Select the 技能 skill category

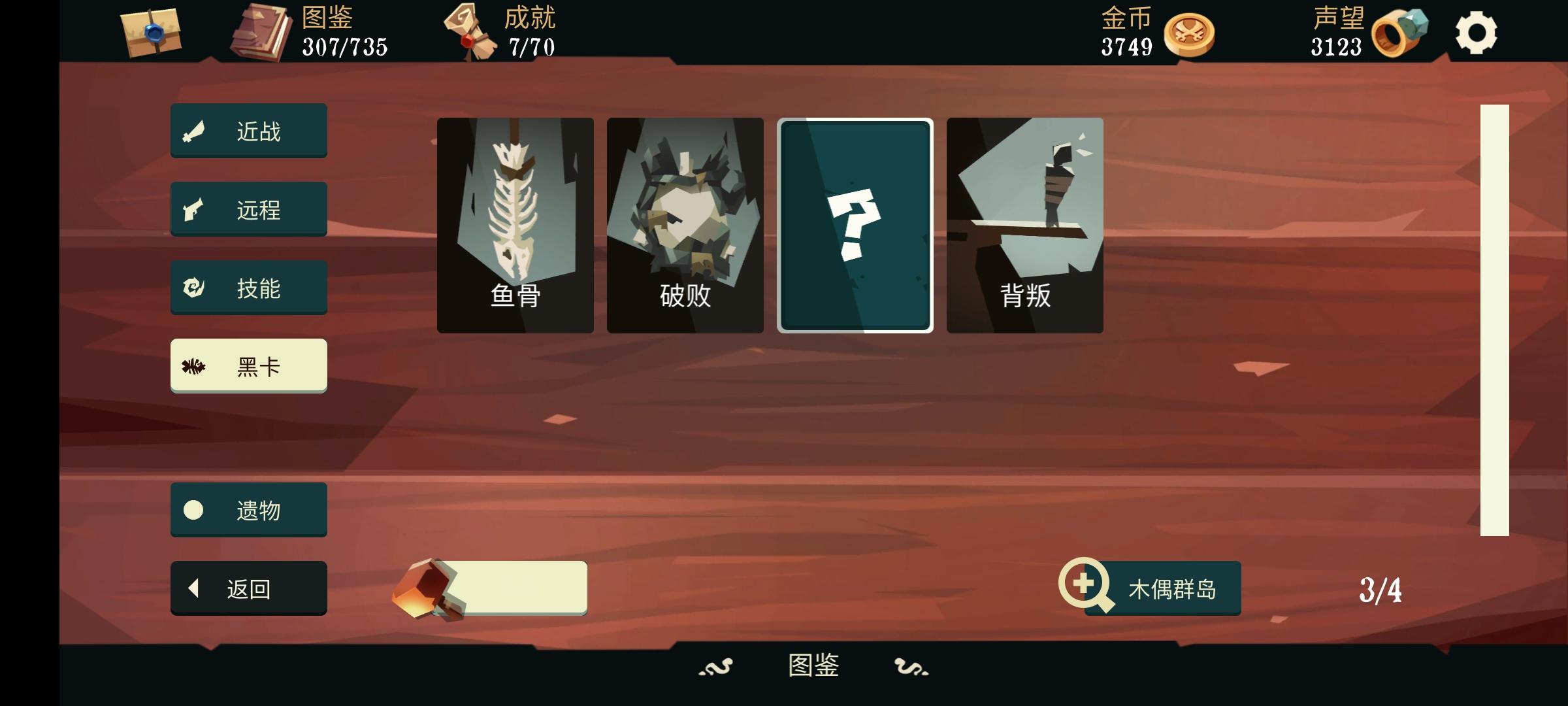(x=248, y=287)
